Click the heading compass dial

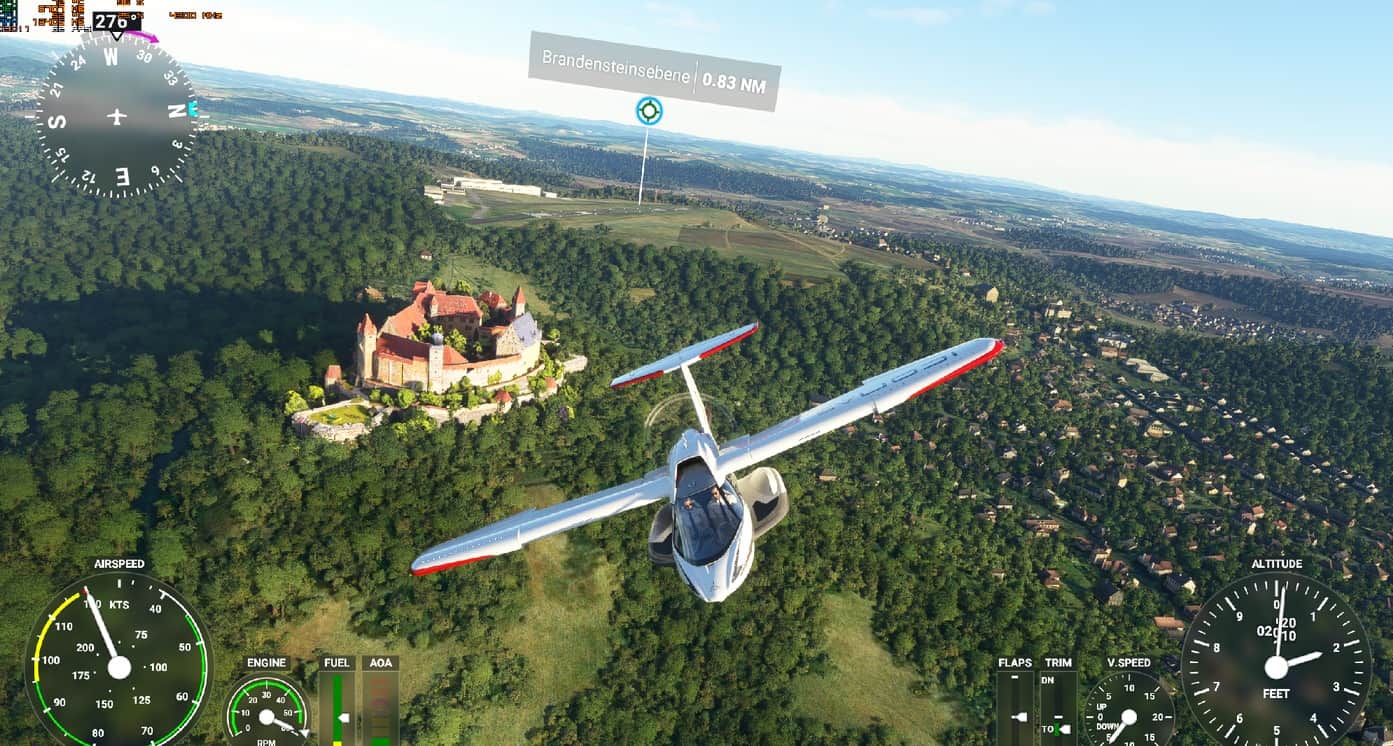coord(117,116)
